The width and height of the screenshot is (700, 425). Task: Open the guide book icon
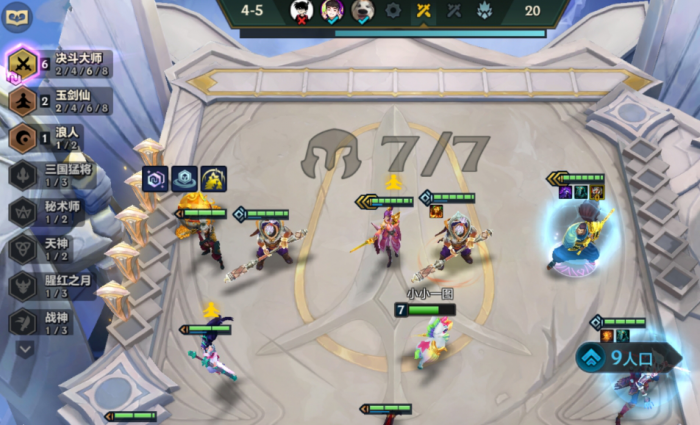point(18,17)
